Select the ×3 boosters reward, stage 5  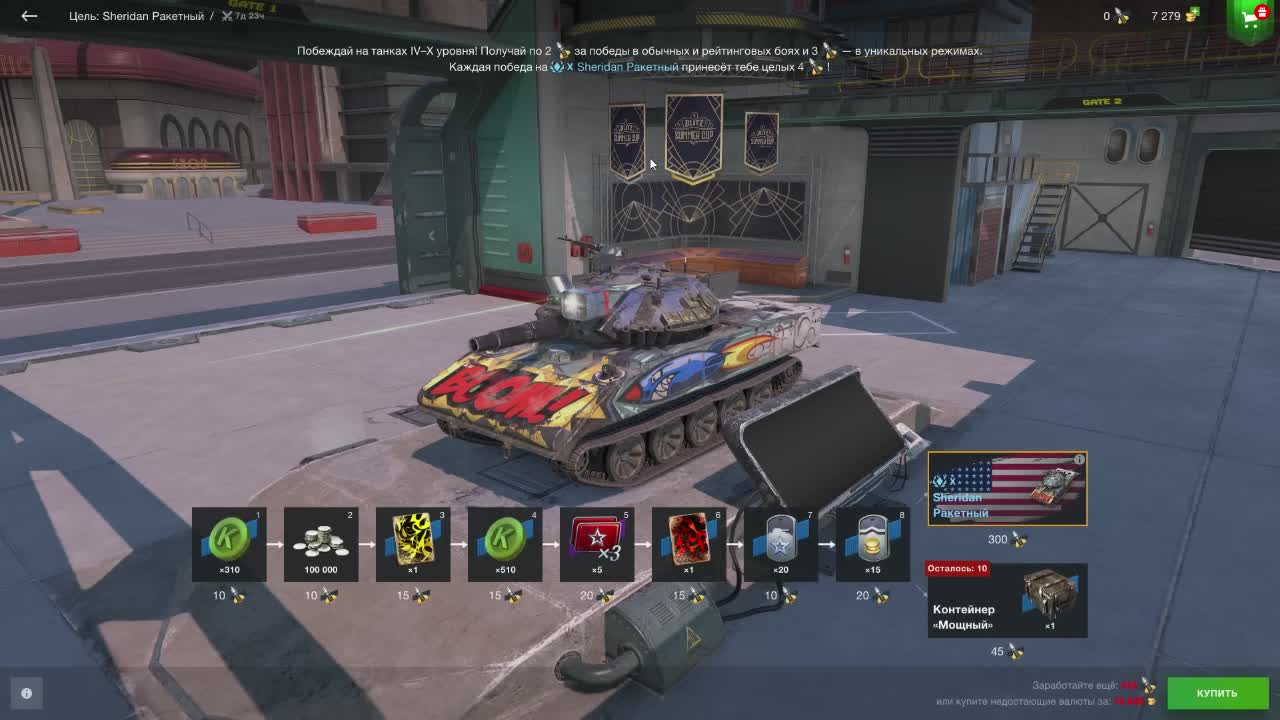[x=597, y=543]
